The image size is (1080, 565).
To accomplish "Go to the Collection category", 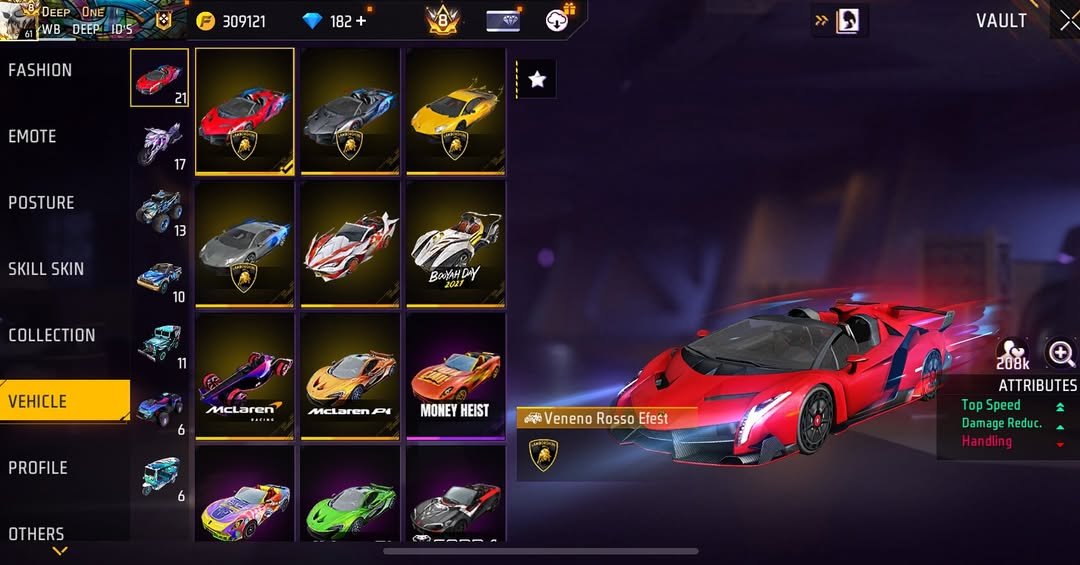I will tap(52, 335).
